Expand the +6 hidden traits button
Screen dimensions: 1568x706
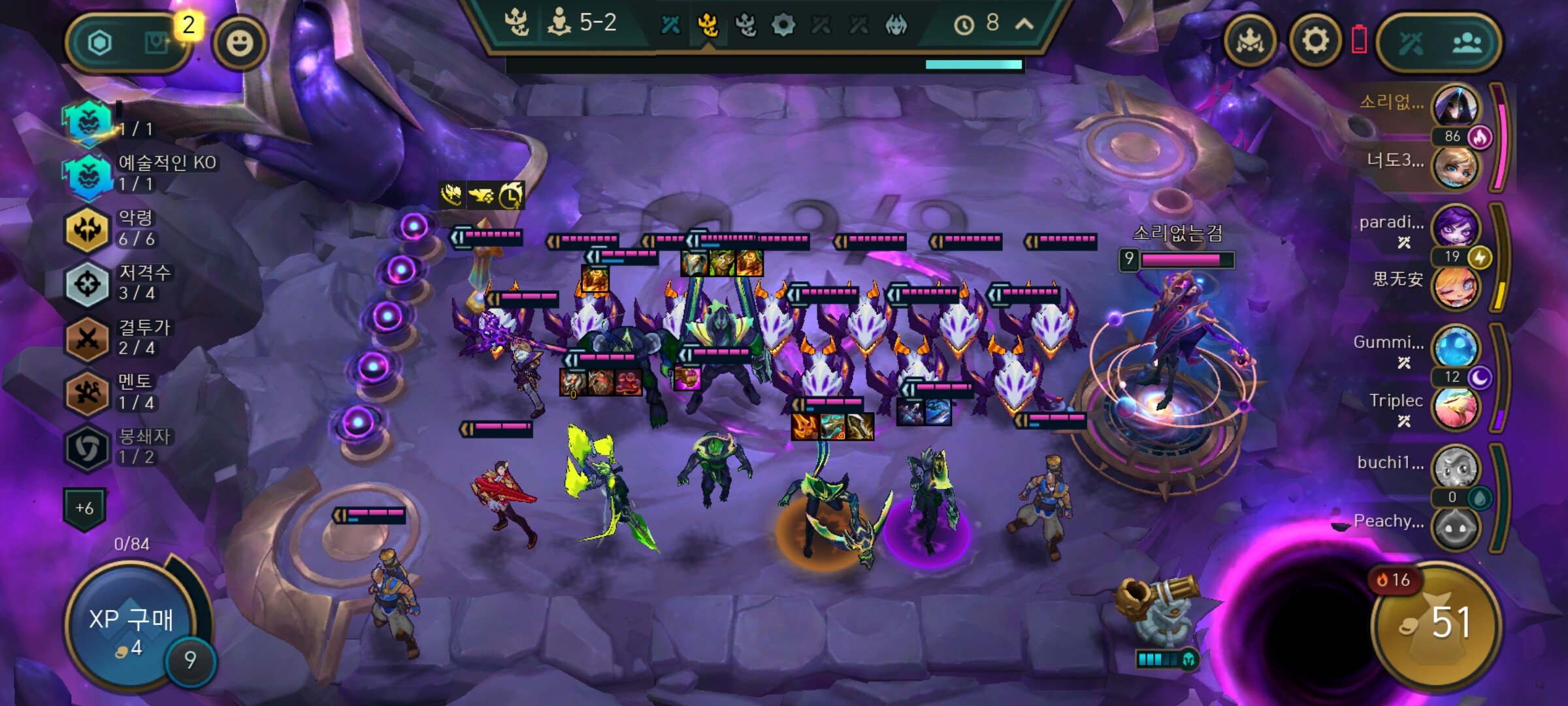pyautogui.click(x=85, y=508)
